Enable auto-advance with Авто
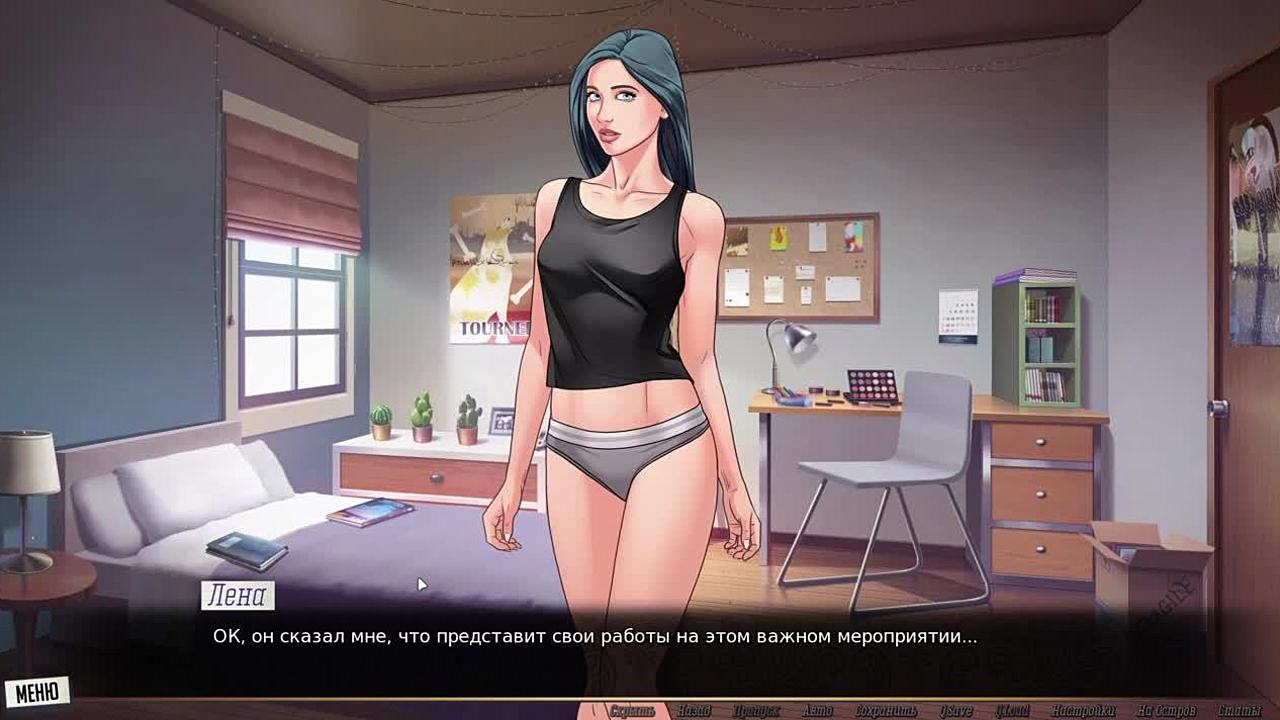The width and height of the screenshot is (1280, 720). 817,711
